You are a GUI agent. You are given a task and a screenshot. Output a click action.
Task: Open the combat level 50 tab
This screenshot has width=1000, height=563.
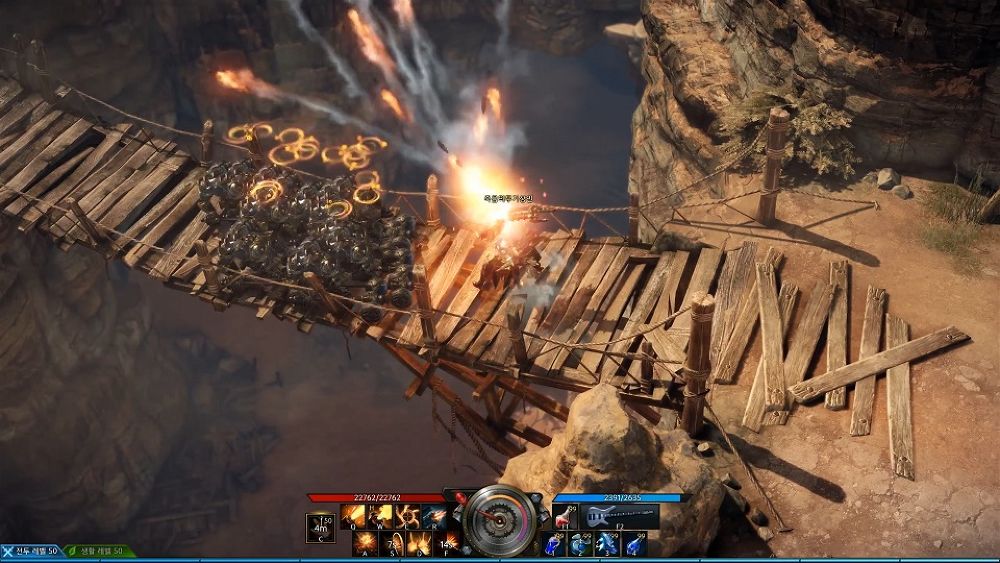click(x=30, y=552)
